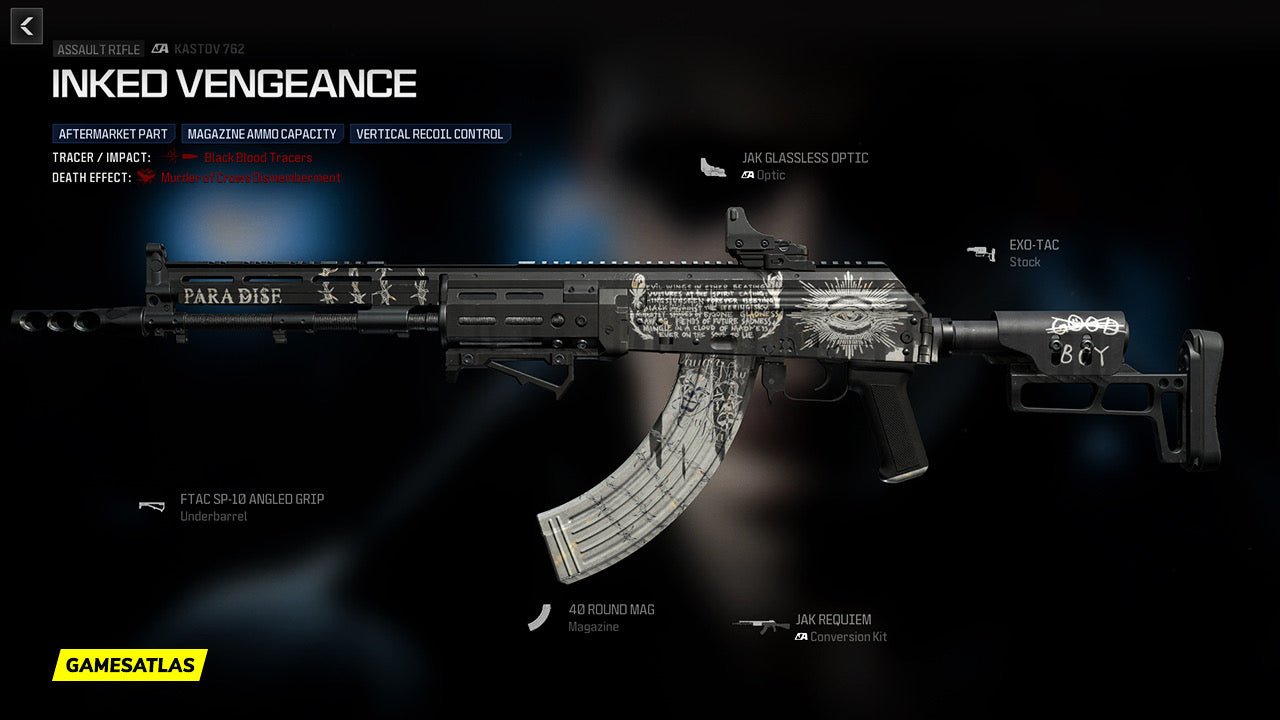Choose the EXO-TAC stock attachment
1280x720 pixels.
tap(1033, 245)
